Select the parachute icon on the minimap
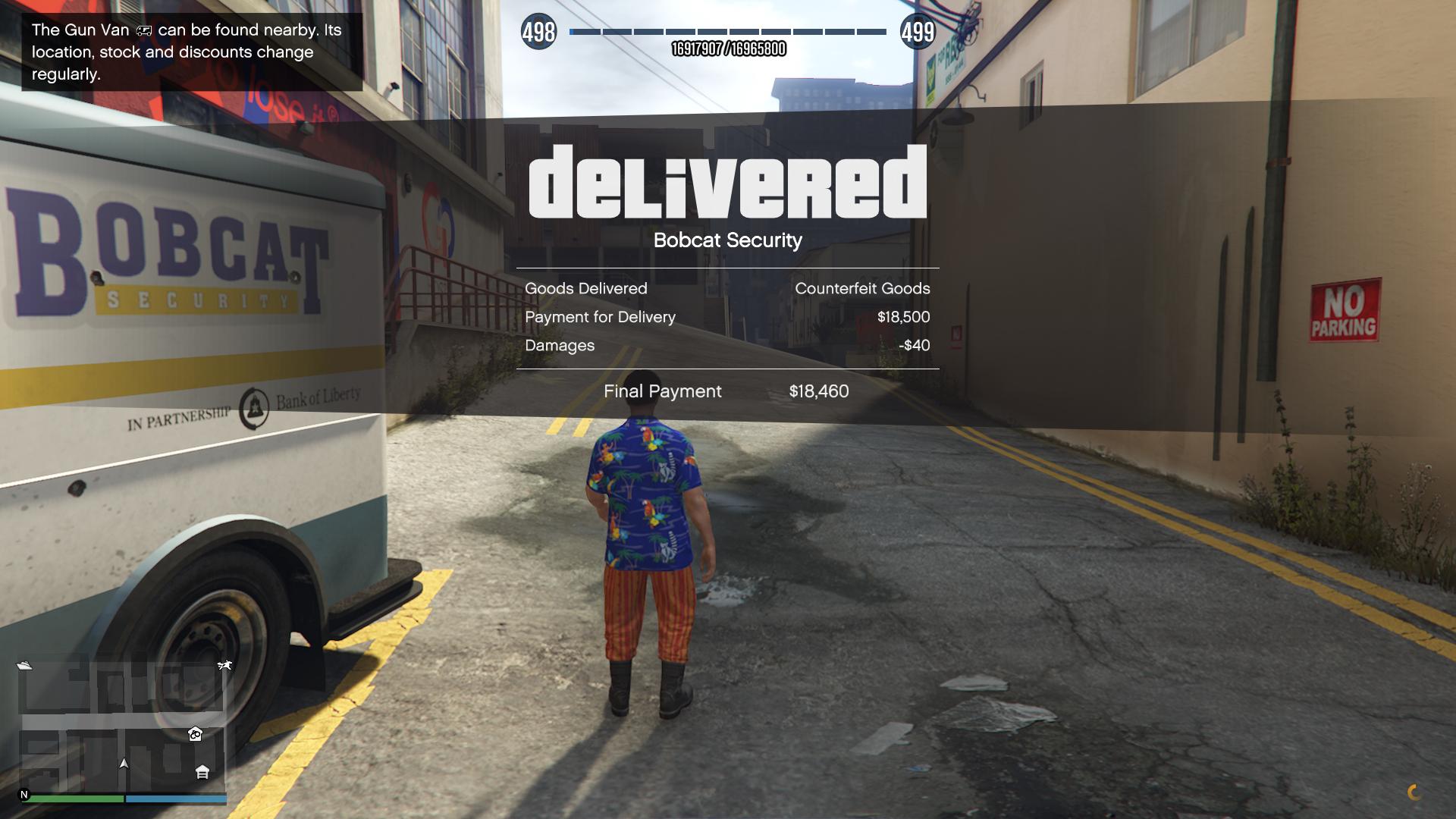Image resolution: width=1456 pixels, height=819 pixels. tap(224, 665)
